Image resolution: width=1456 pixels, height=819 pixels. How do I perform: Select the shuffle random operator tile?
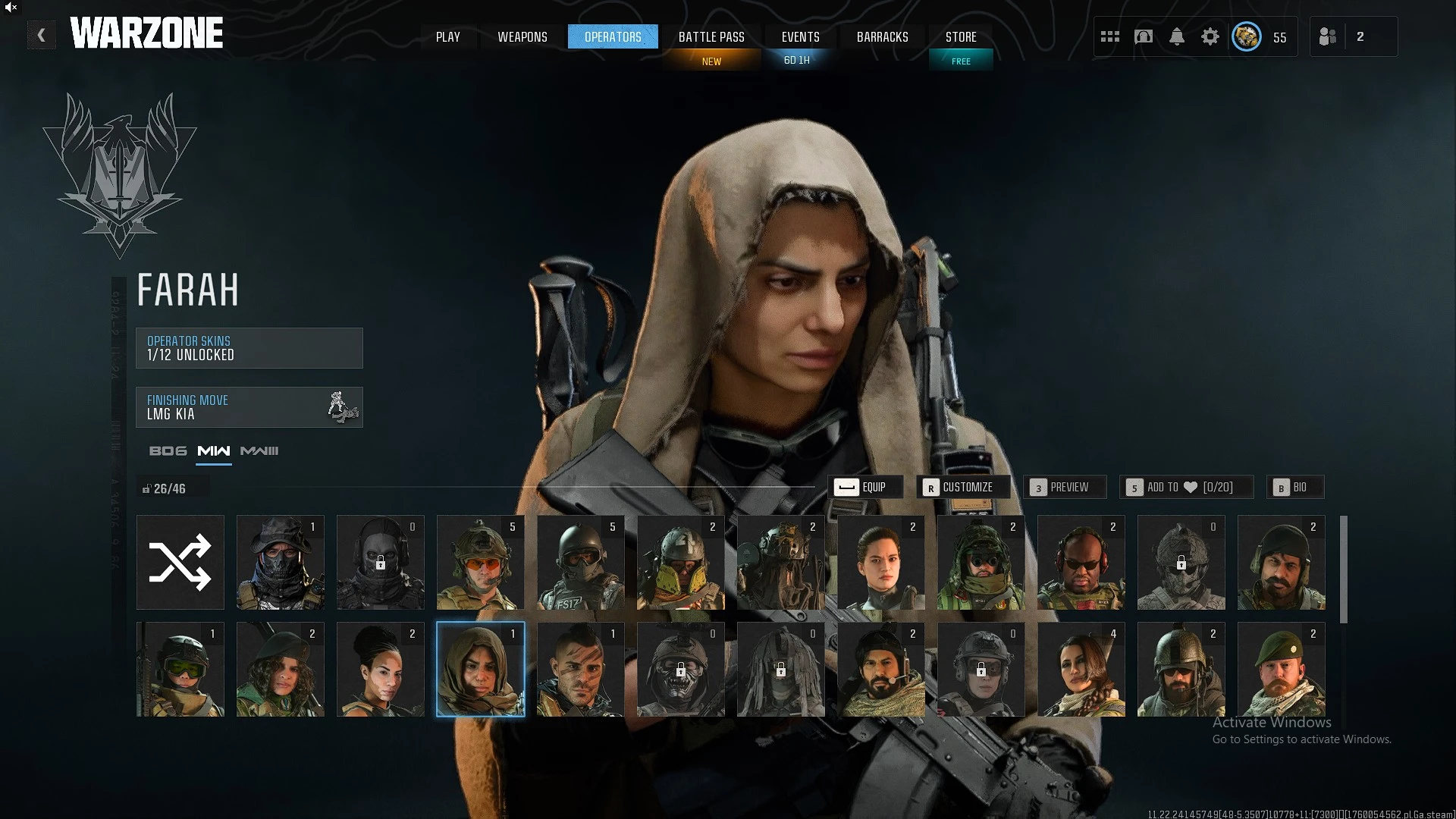point(180,562)
